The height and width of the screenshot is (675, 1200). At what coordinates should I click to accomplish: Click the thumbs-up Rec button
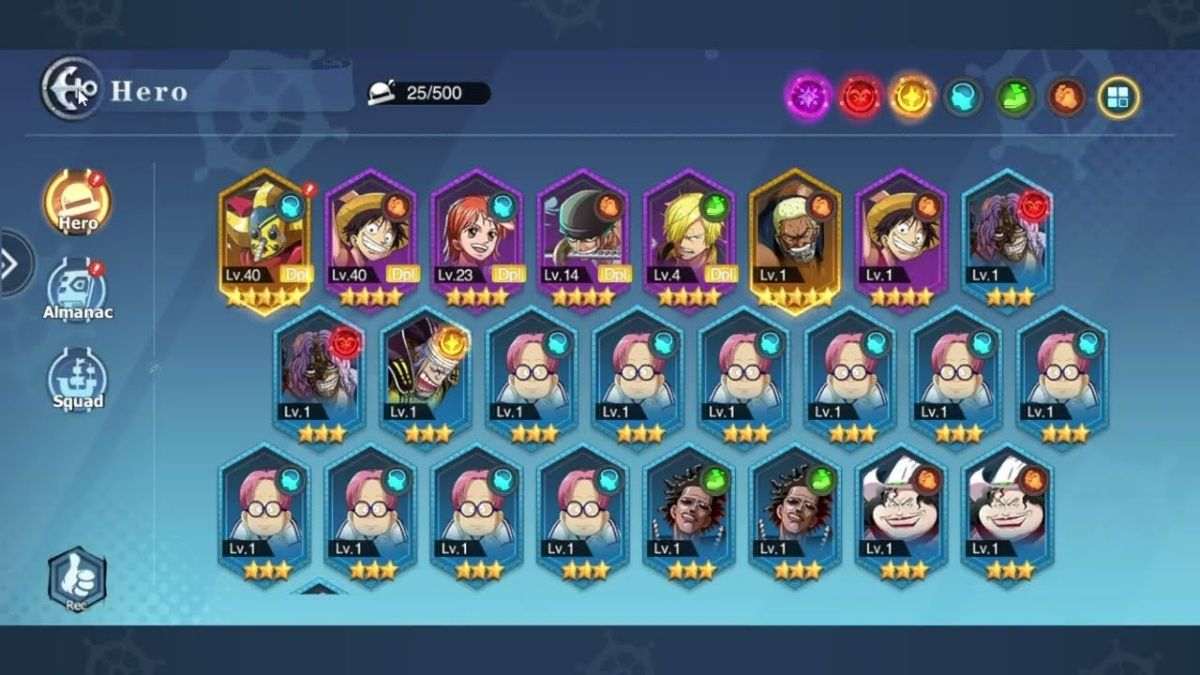tap(77, 579)
